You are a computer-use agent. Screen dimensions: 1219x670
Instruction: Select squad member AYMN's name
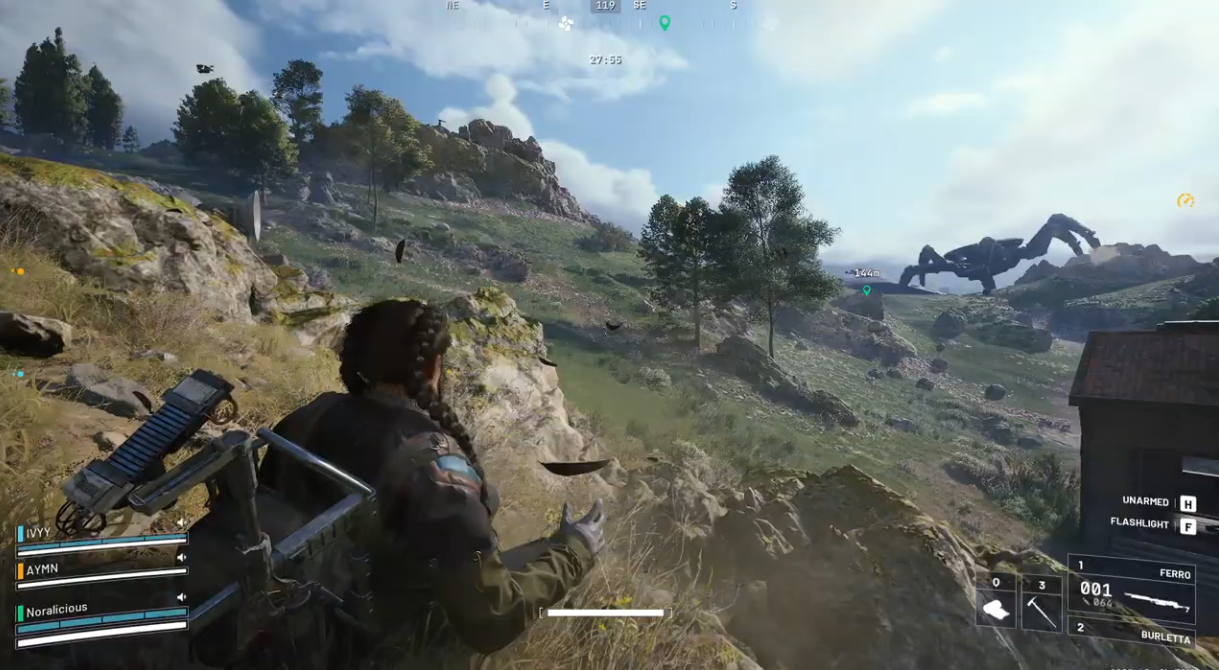(42, 569)
